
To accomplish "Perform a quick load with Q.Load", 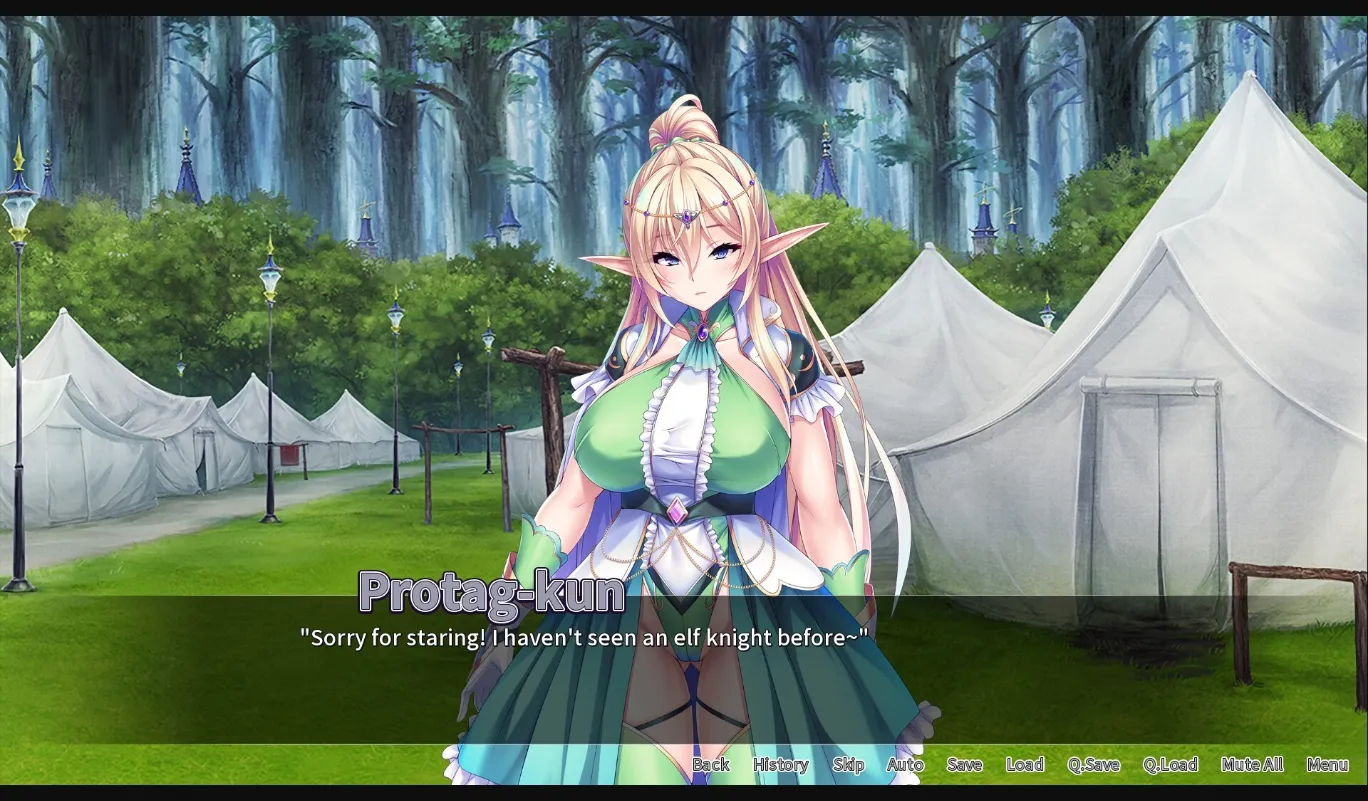I will (1170, 764).
